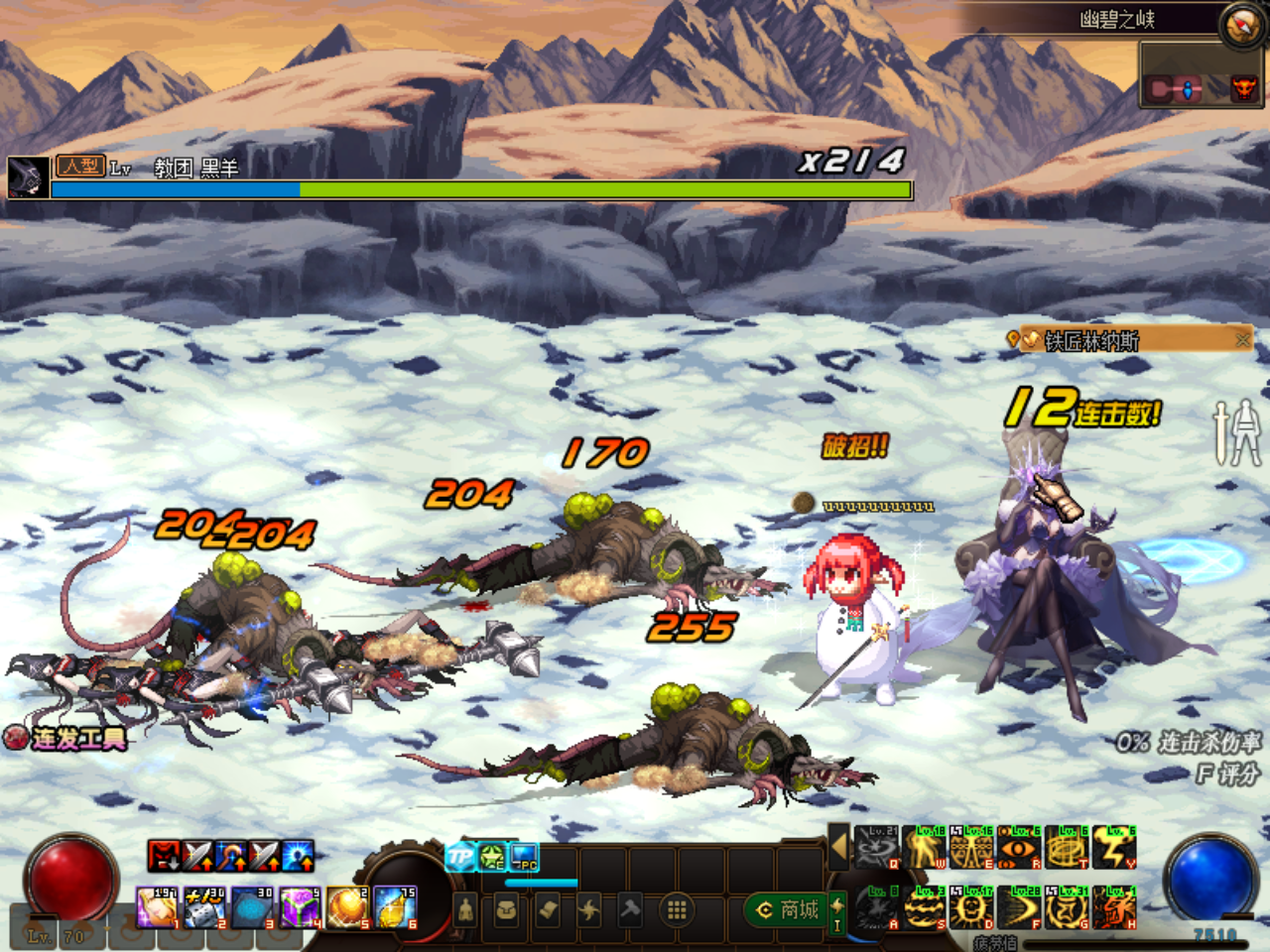The height and width of the screenshot is (952, 1270).
Task: Use the blue crystal item in slot 6
Action: click(x=395, y=907)
